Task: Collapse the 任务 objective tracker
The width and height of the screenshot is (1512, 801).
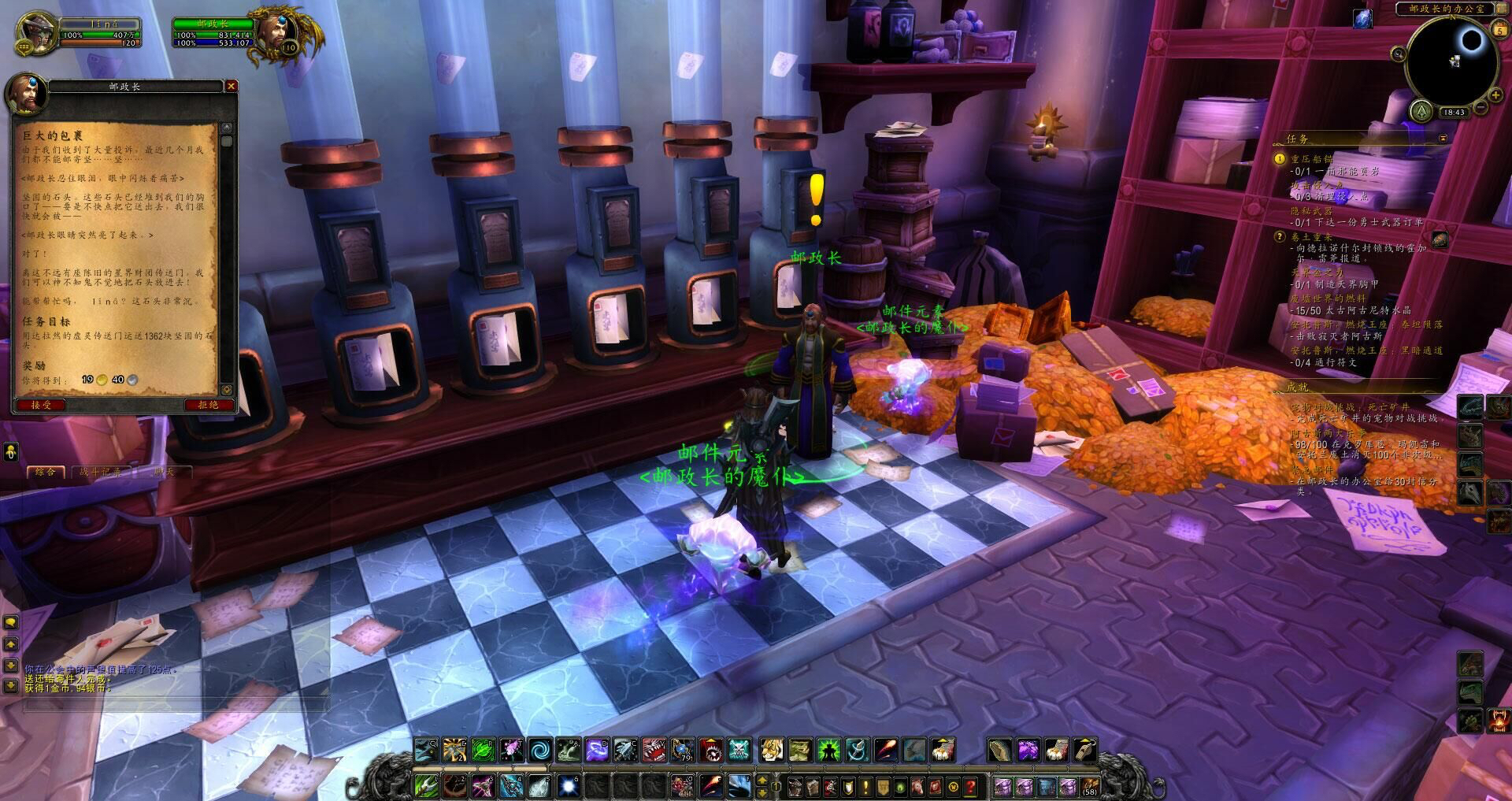Action: click(x=1443, y=139)
